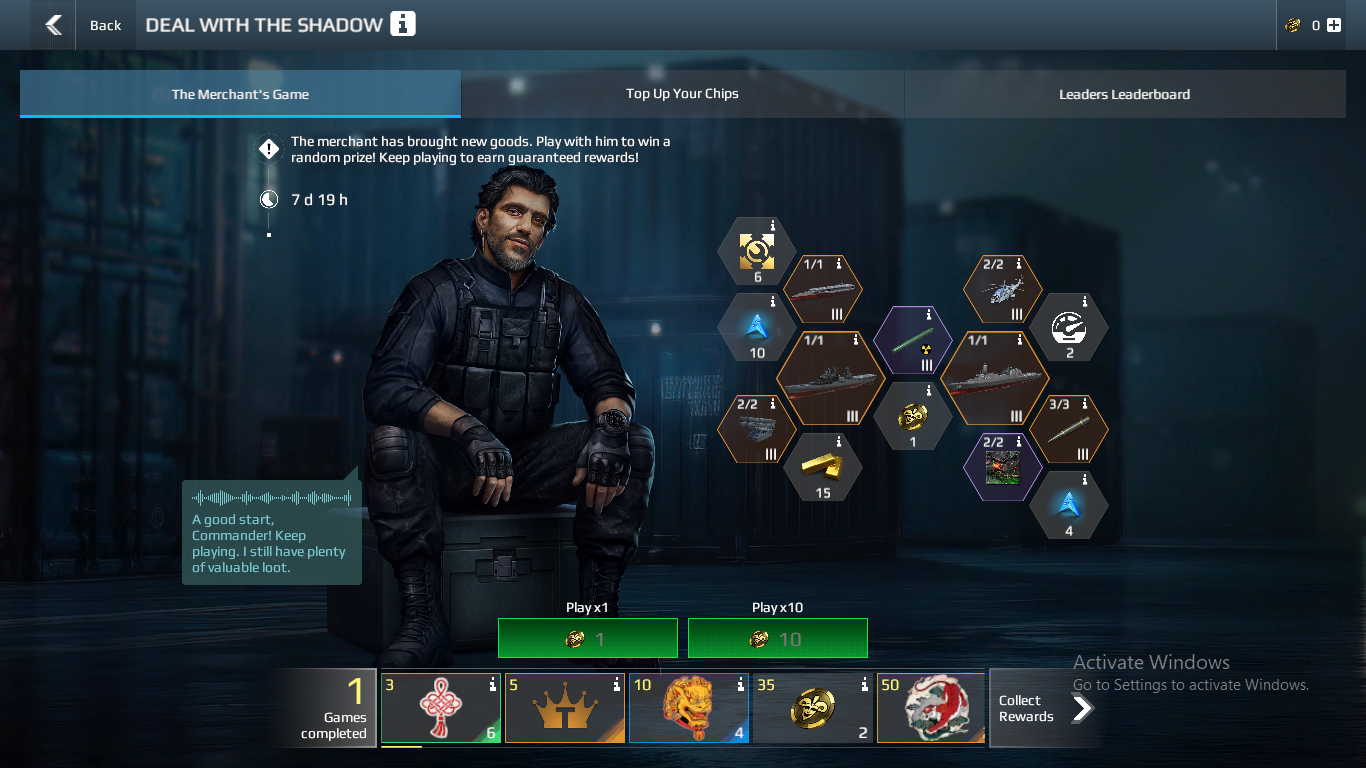Select the battleship 1/1 tier III prize
The width and height of the screenshot is (1366, 768).
coord(830,380)
